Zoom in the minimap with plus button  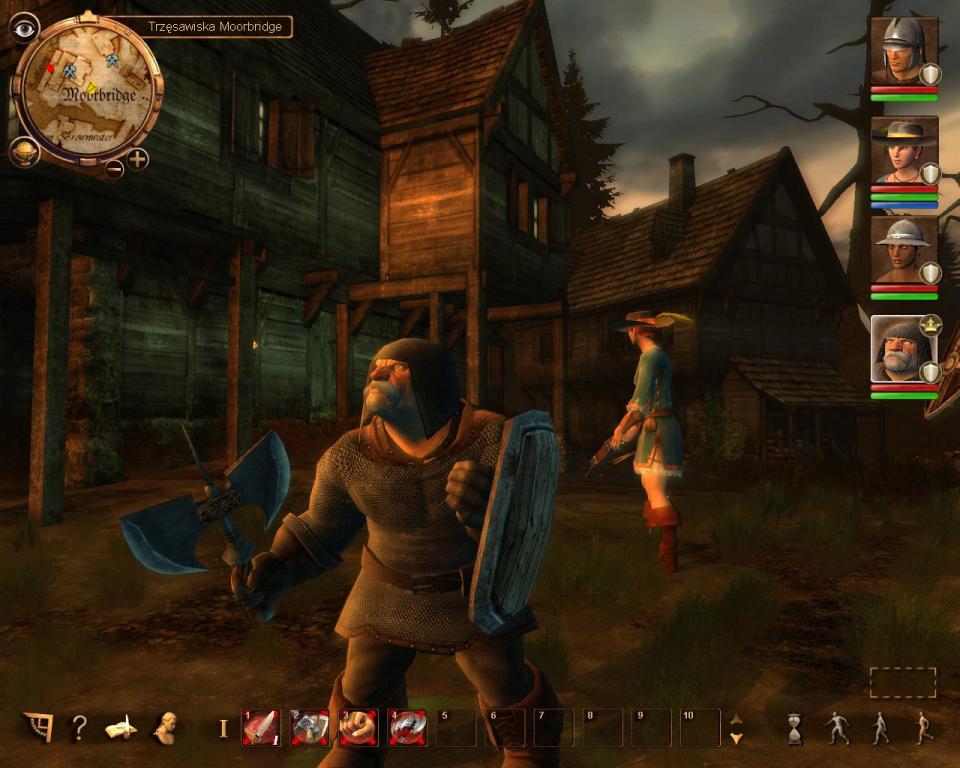pos(137,158)
